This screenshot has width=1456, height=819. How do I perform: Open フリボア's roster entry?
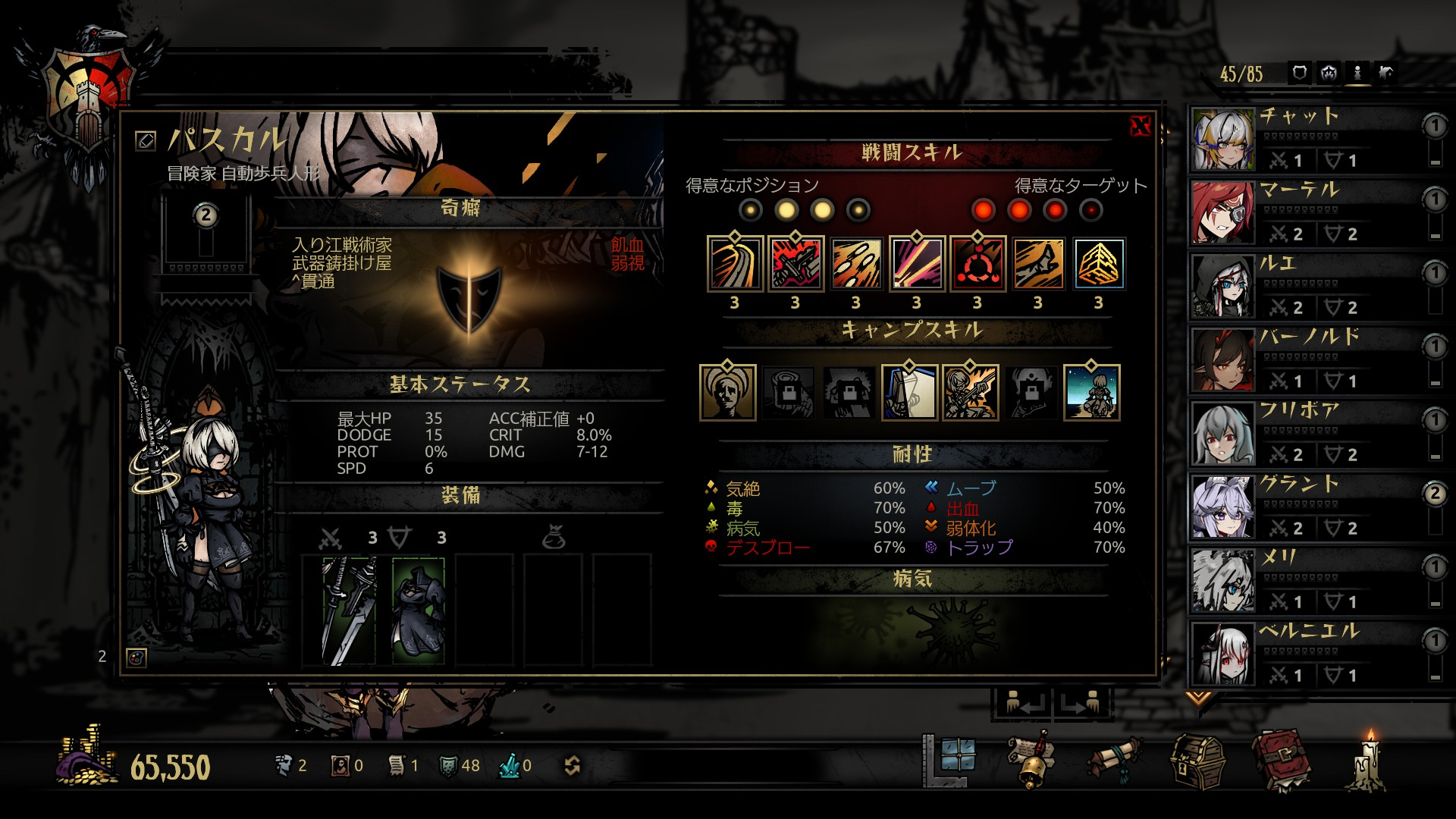1304,432
